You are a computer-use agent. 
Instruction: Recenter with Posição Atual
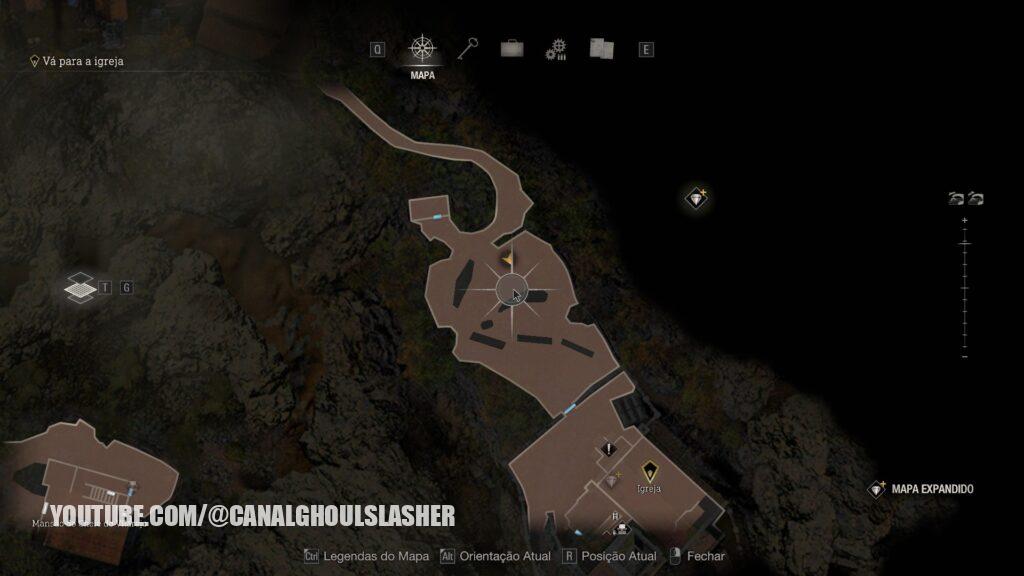click(610, 556)
